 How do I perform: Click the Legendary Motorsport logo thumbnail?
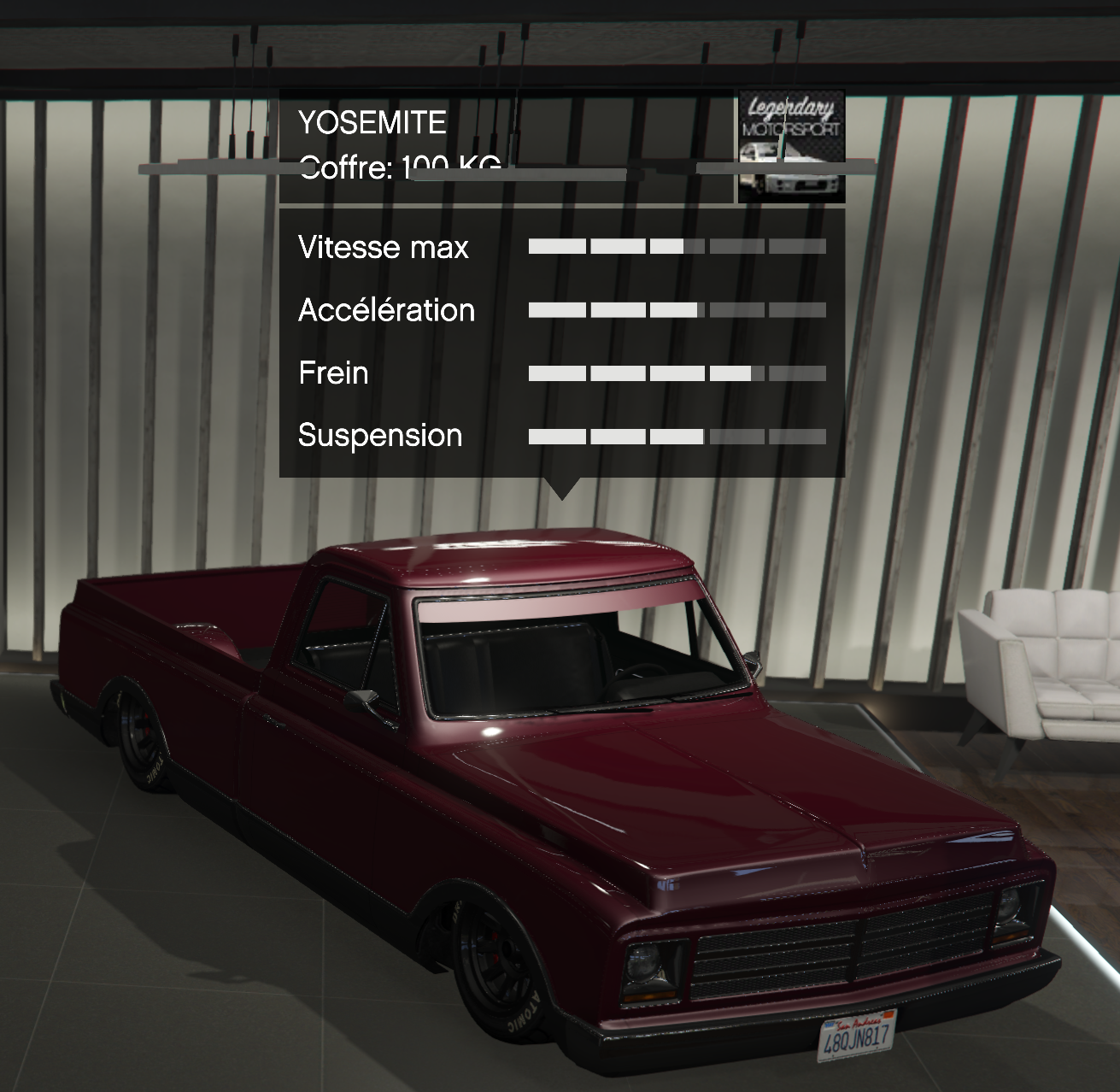pos(790,146)
